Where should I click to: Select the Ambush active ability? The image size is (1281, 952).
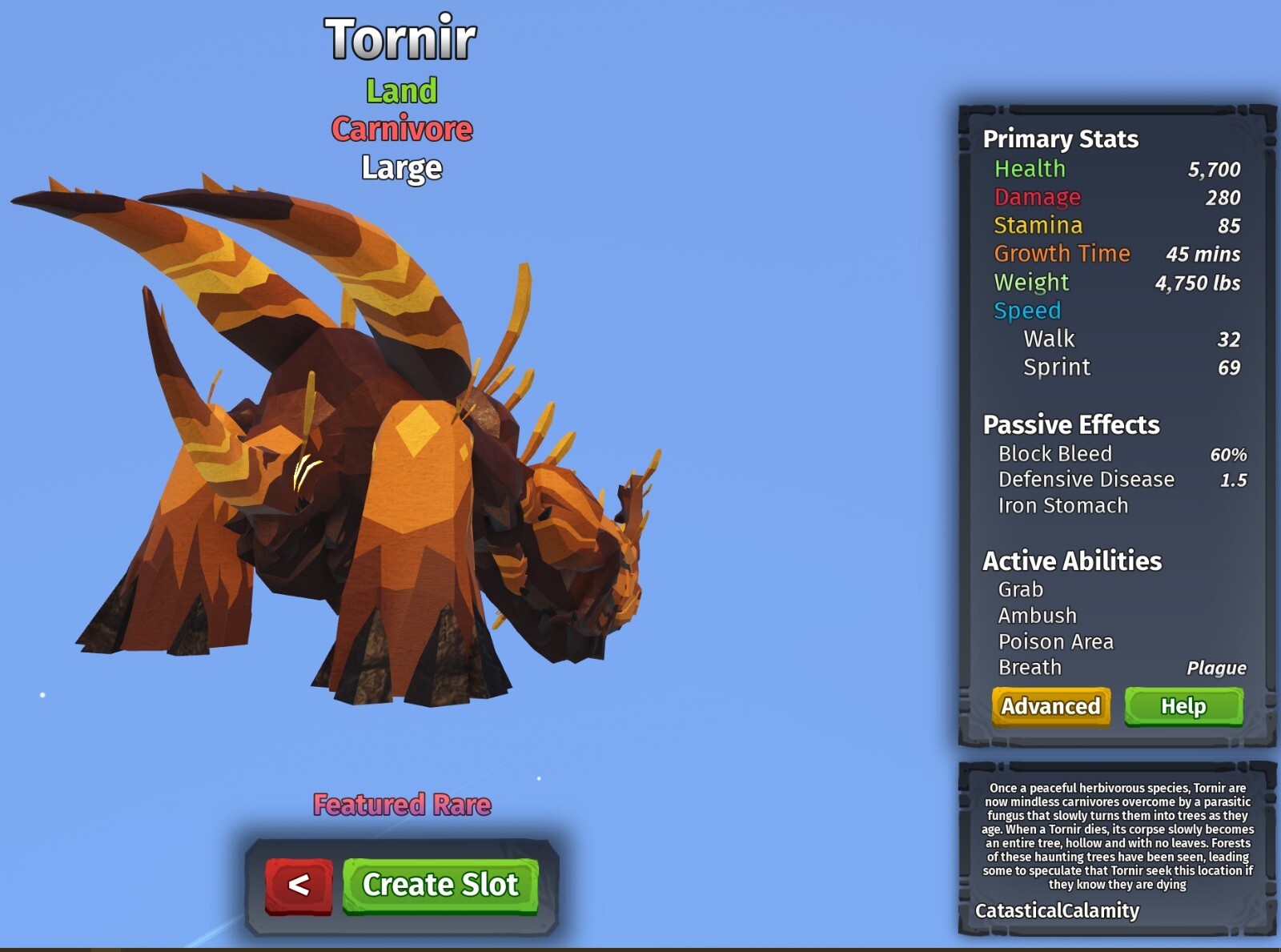[x=1036, y=615]
